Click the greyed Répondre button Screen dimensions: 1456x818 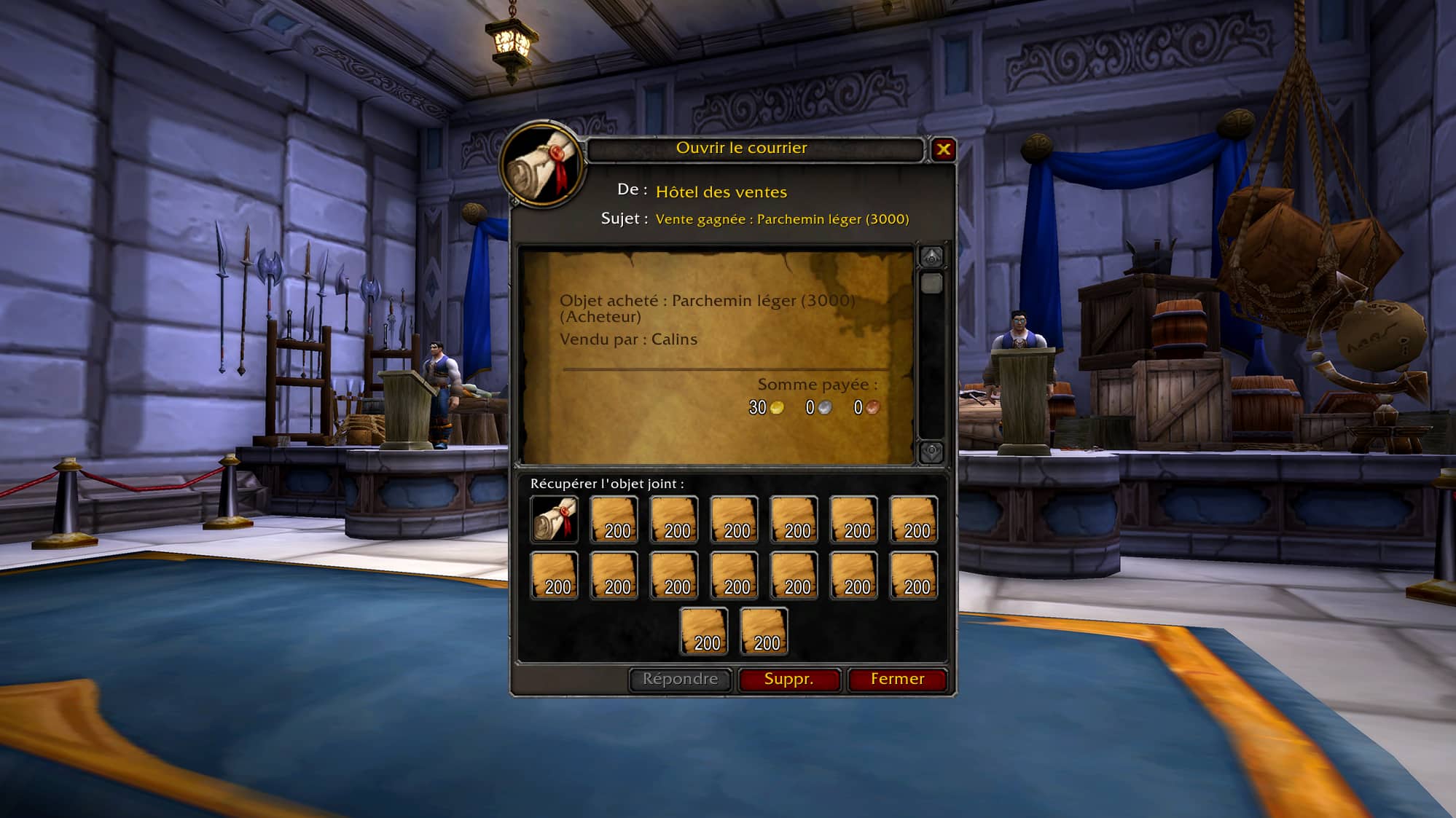click(x=680, y=679)
